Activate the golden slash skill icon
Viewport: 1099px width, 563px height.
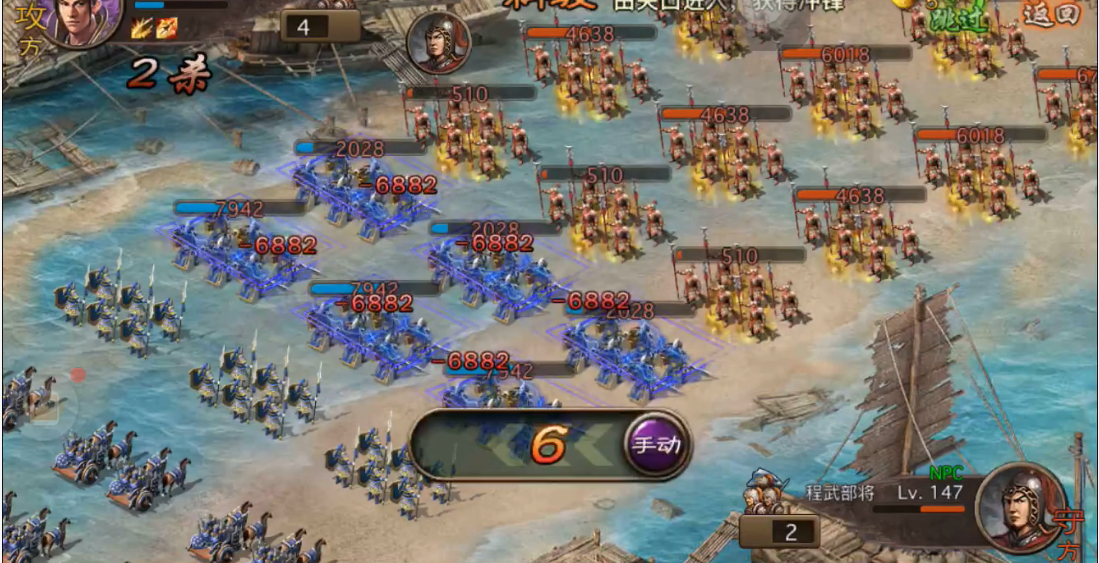[x=140, y=29]
